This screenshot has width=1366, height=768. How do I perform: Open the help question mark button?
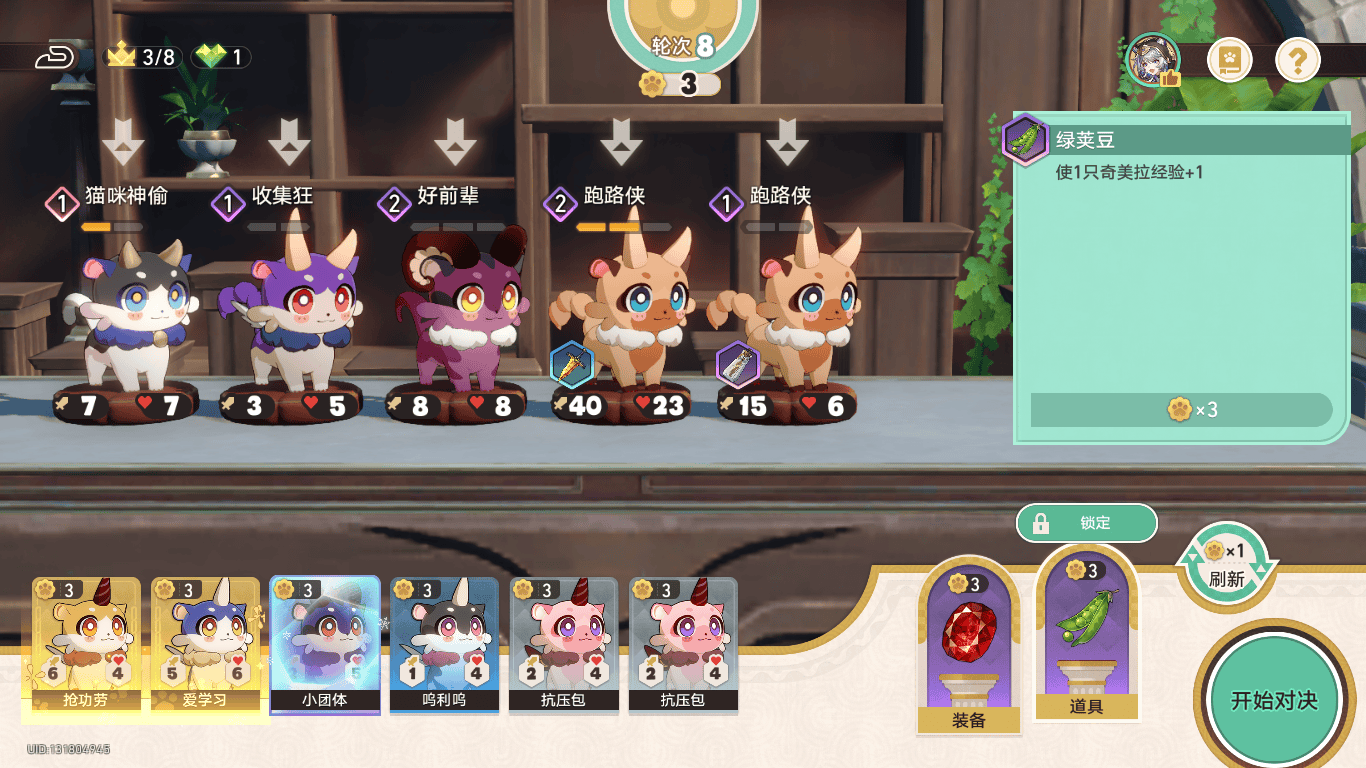(1297, 62)
